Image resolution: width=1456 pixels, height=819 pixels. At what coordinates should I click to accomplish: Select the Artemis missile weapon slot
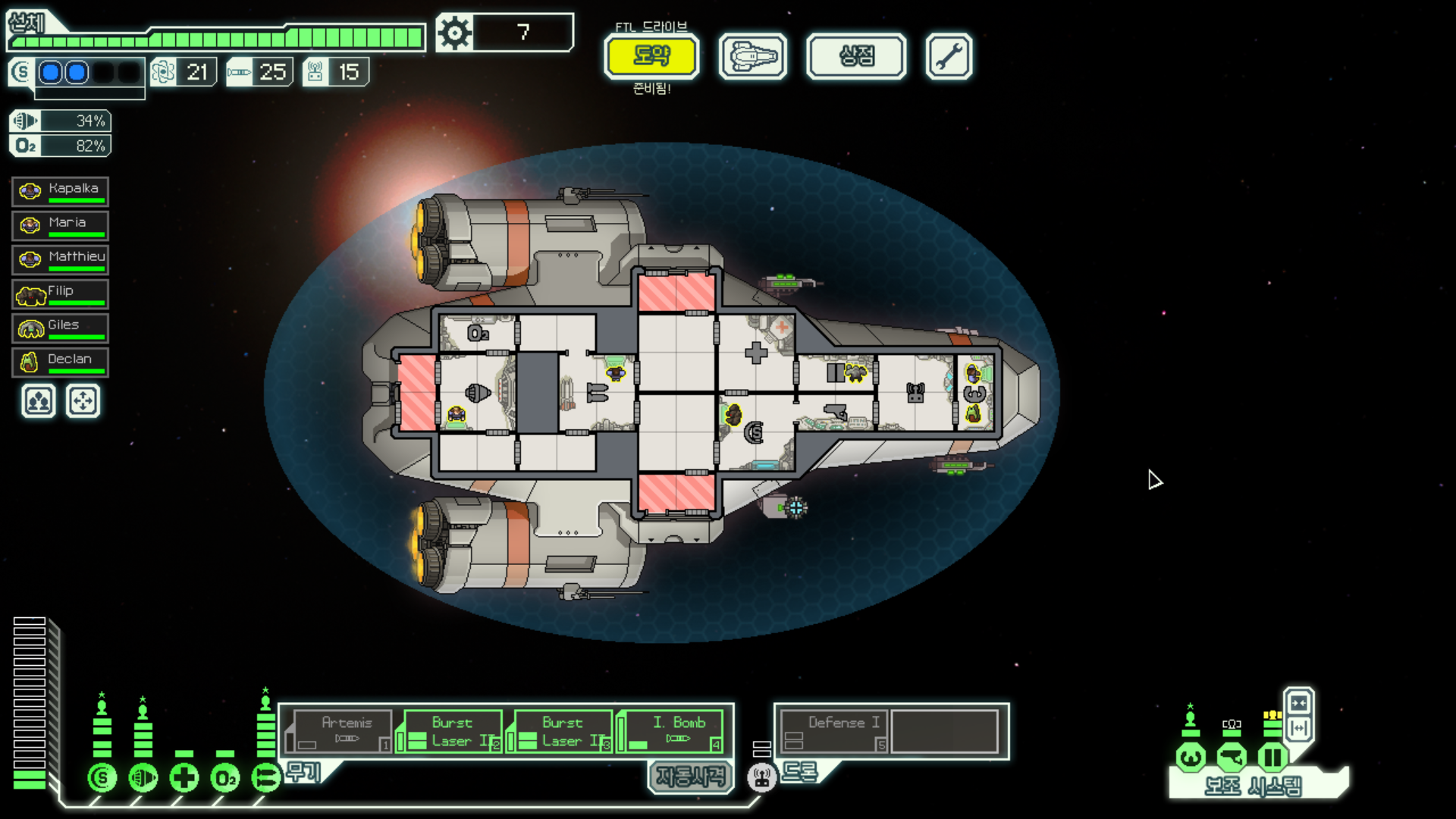tap(343, 731)
